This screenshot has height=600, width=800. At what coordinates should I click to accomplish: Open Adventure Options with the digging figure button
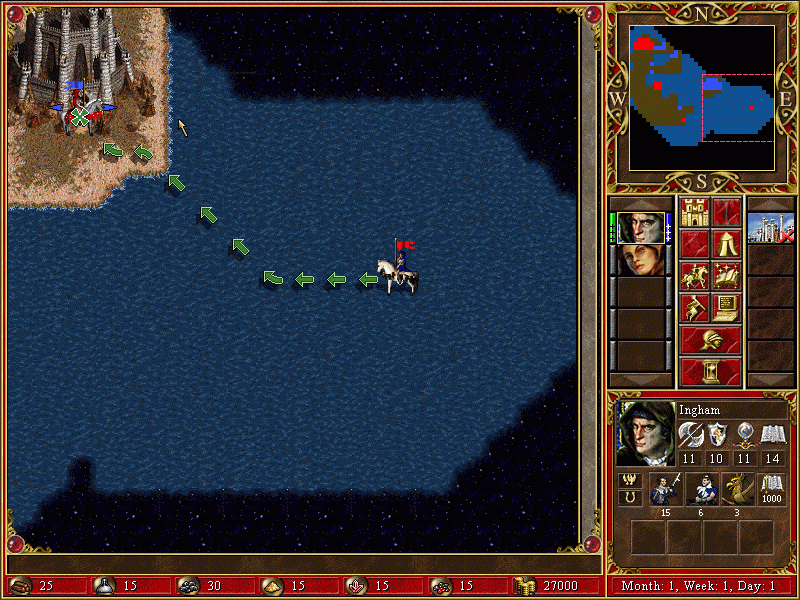695,308
